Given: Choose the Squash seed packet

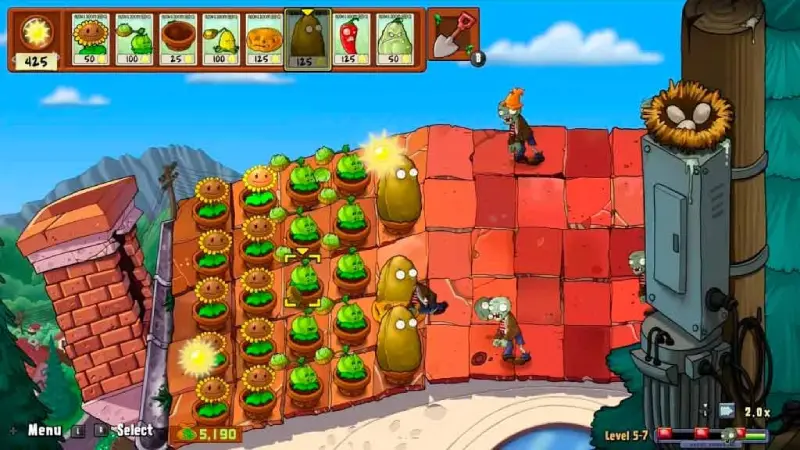Looking at the screenshot, I should [x=394, y=39].
